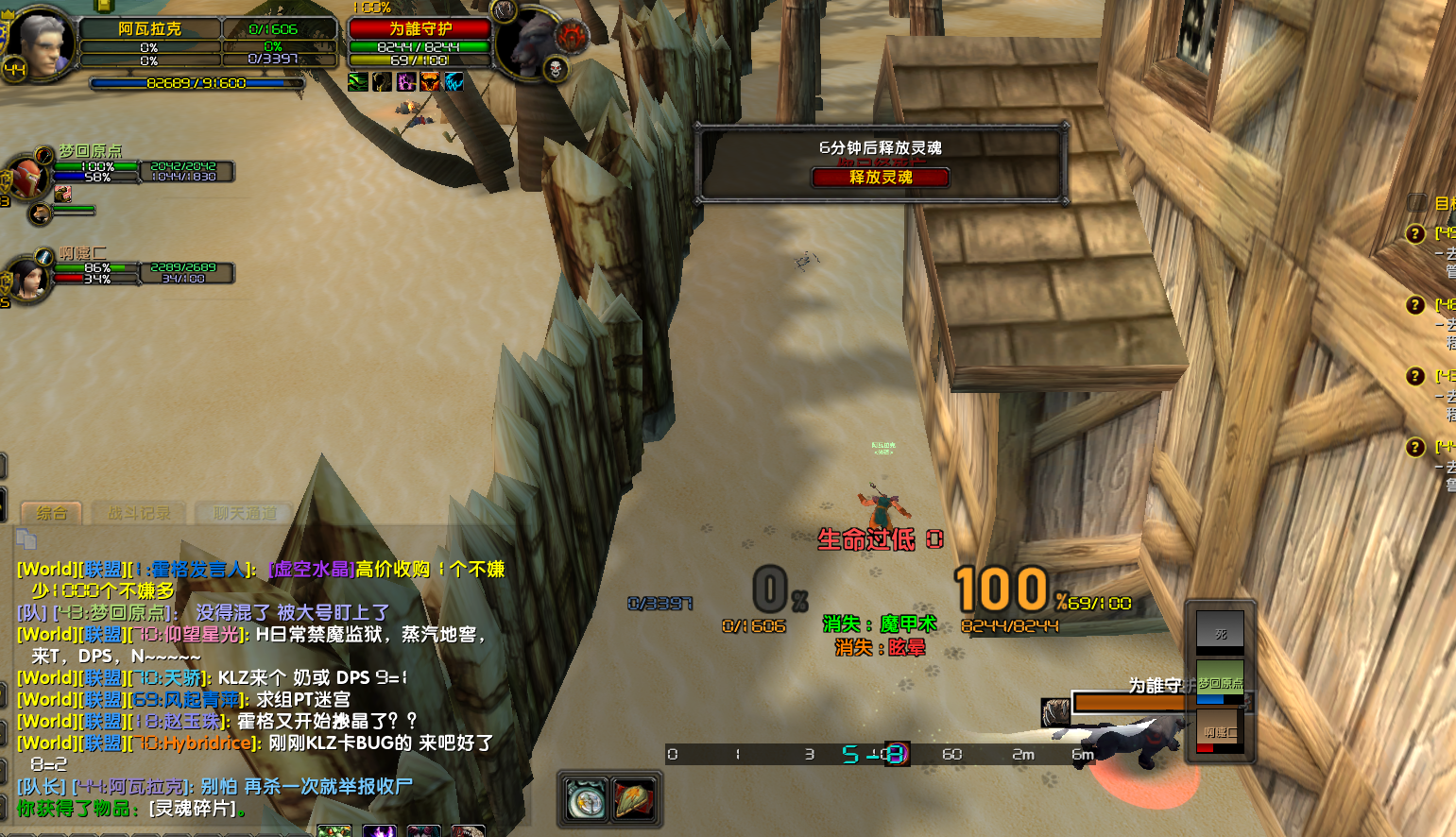The height and width of the screenshot is (837, 1456).
Task: Click the blue frost debuff icon on the target frame
Action: [x=455, y=82]
